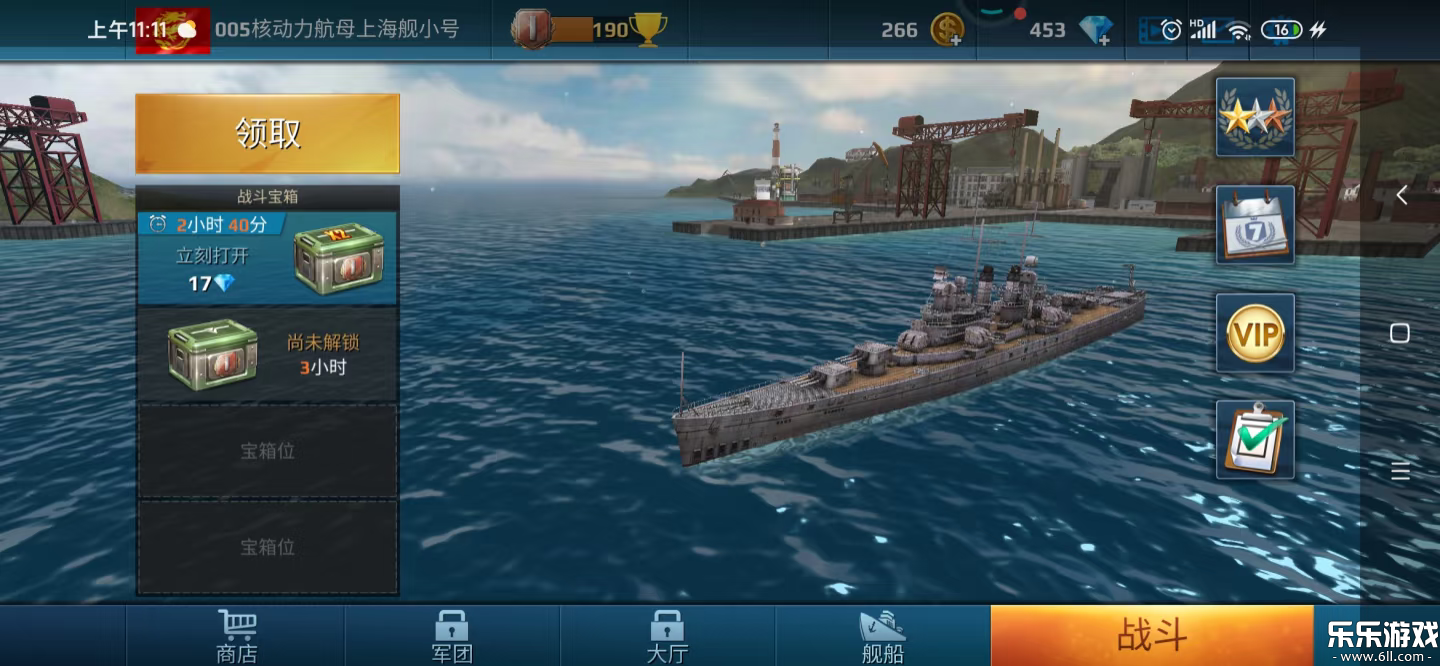Buy more diamonds using the gem plus icon
This screenshot has height=666, width=1440.
point(1097,30)
